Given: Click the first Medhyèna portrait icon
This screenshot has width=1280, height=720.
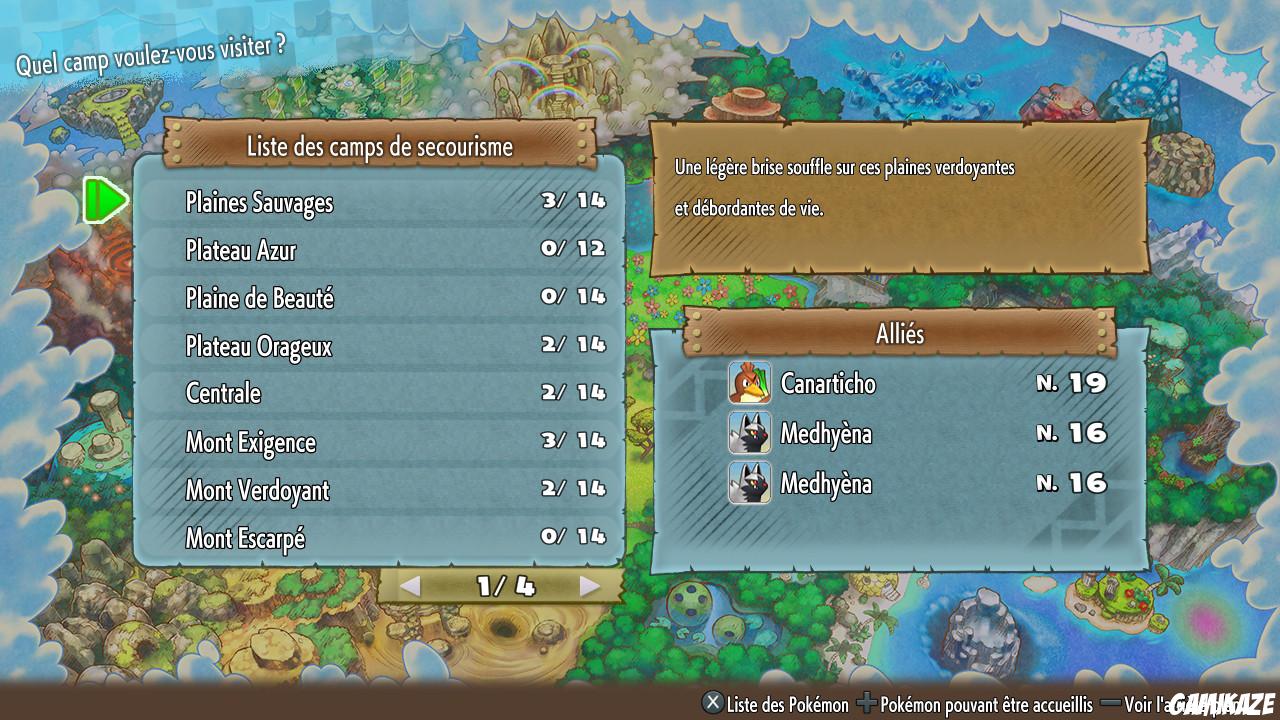Looking at the screenshot, I should pos(750,434).
